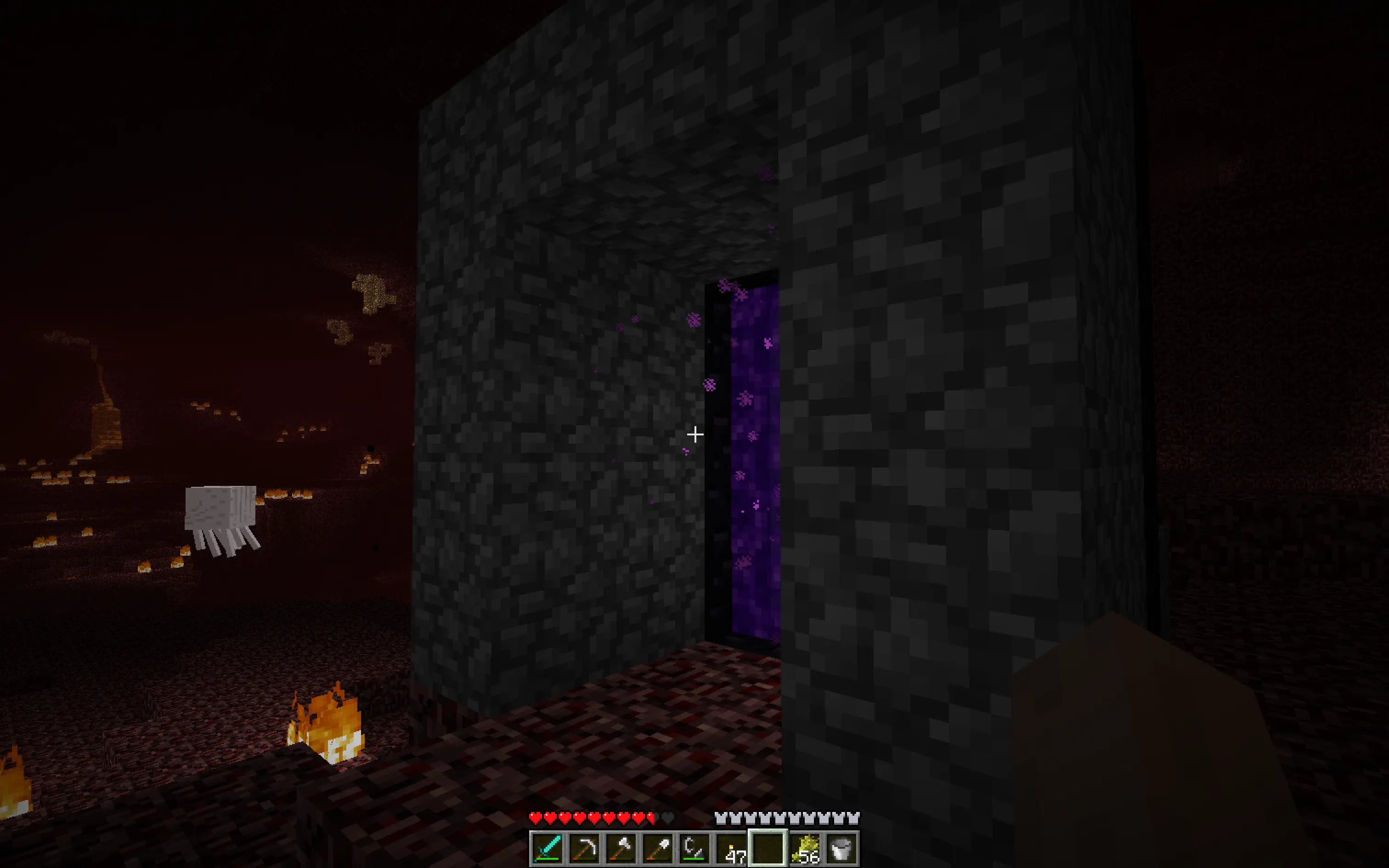
Task: Select the torch stack showing 47
Action: tap(732, 850)
